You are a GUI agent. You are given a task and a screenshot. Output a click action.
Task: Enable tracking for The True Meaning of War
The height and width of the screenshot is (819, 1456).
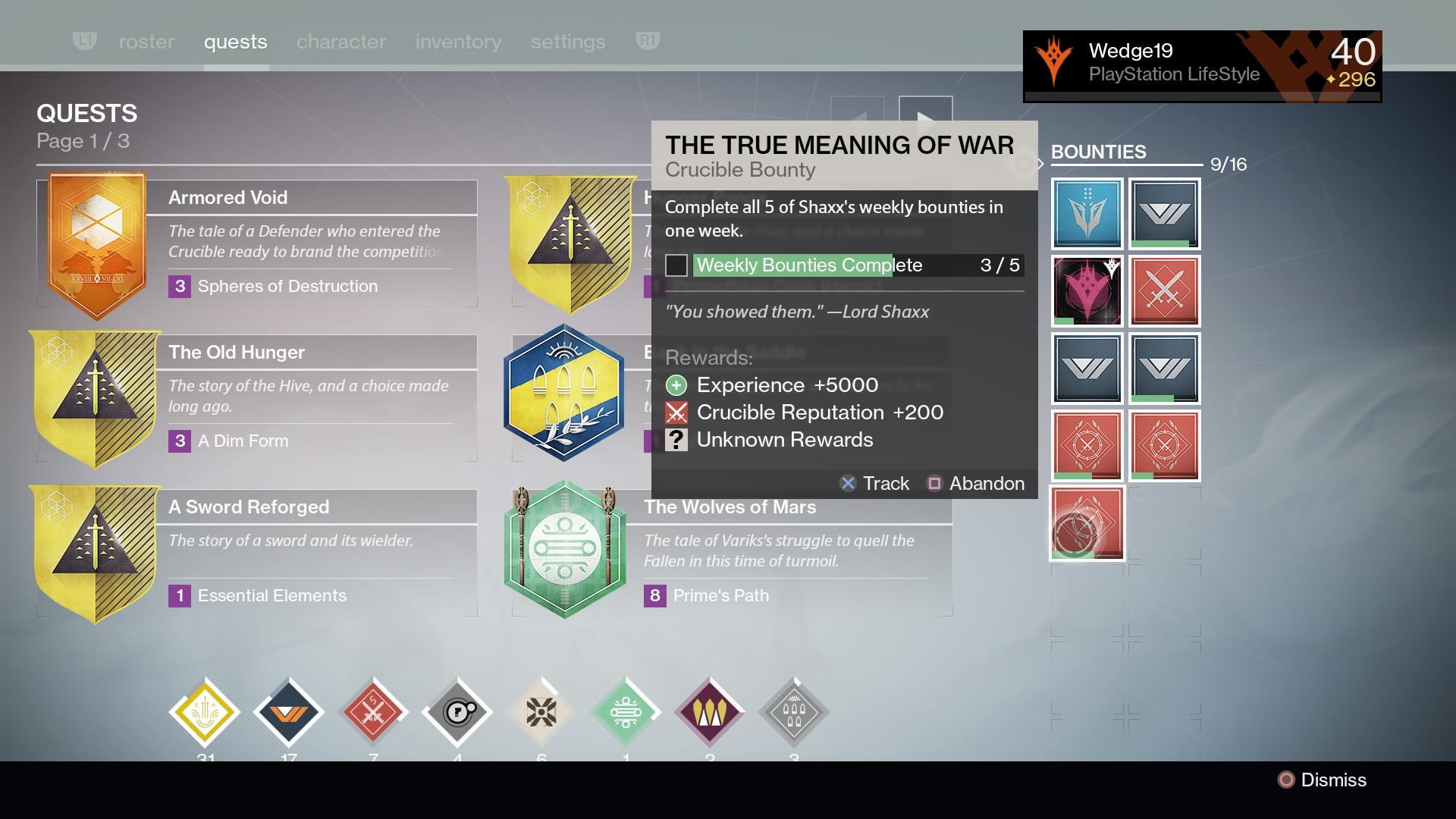click(x=876, y=483)
